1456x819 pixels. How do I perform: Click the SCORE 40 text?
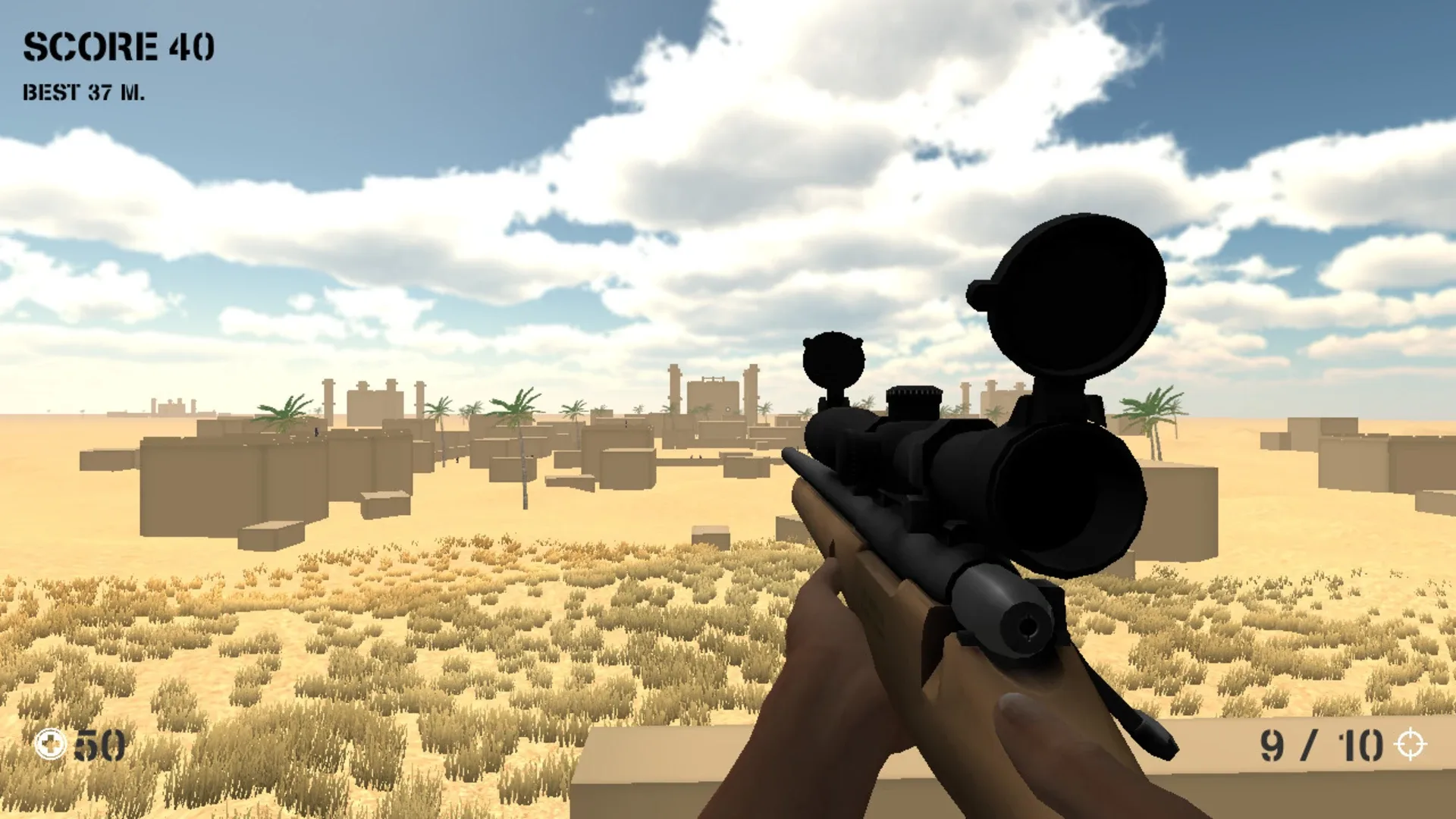pyautogui.click(x=118, y=45)
